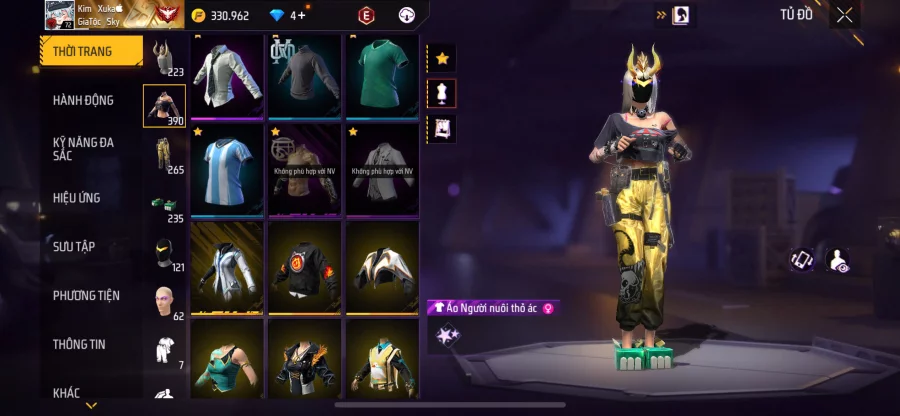Click the diamond balance plus button
The height and width of the screenshot is (416, 900).
(298, 15)
